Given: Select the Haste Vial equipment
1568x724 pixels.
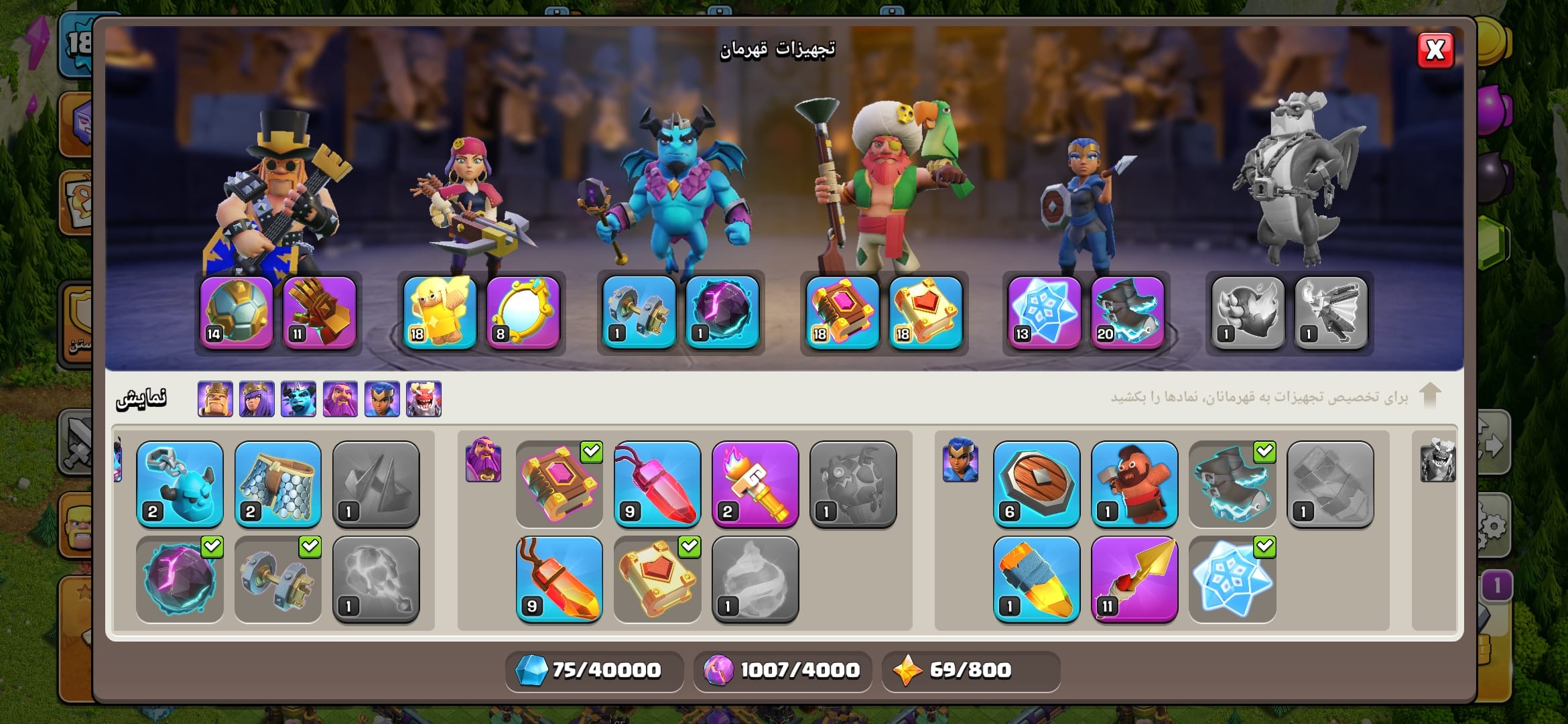Looking at the screenshot, I should point(1037,579).
